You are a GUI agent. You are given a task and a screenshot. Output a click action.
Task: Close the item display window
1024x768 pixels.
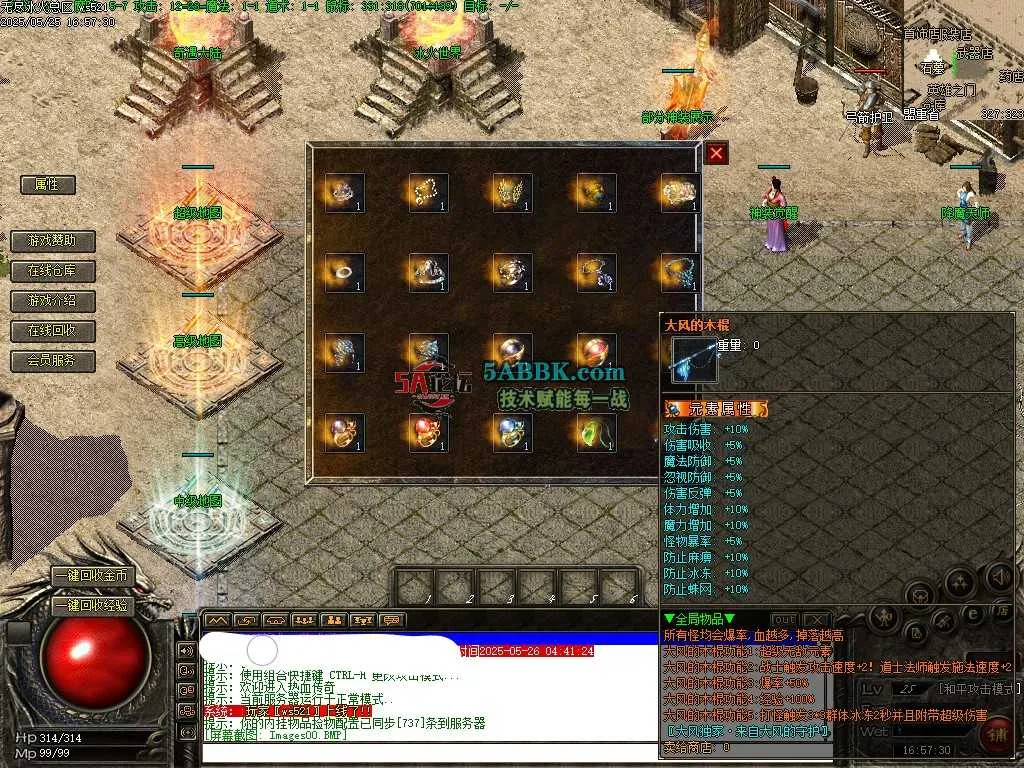(x=716, y=153)
